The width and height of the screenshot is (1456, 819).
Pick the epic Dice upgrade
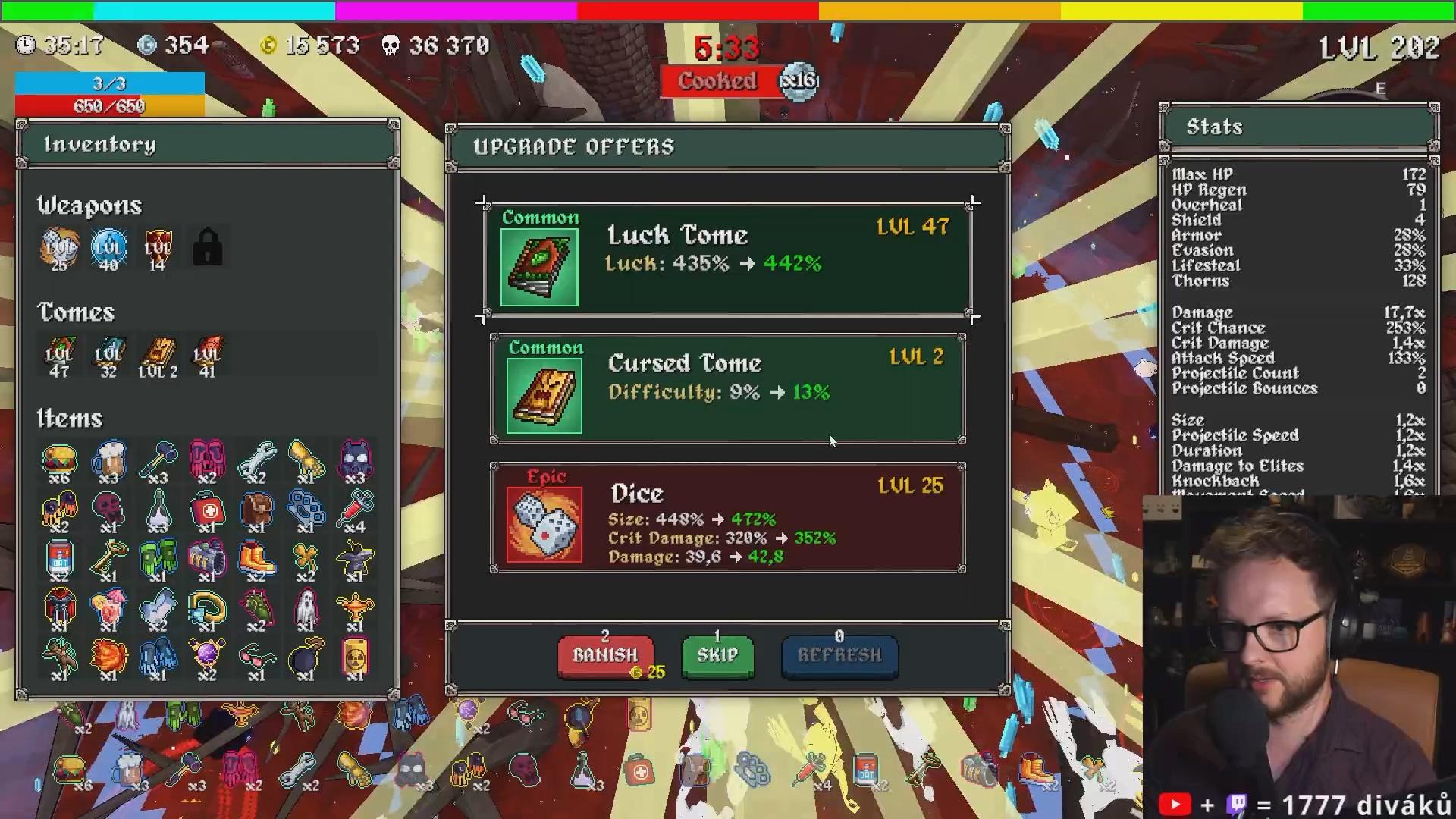[x=728, y=518]
